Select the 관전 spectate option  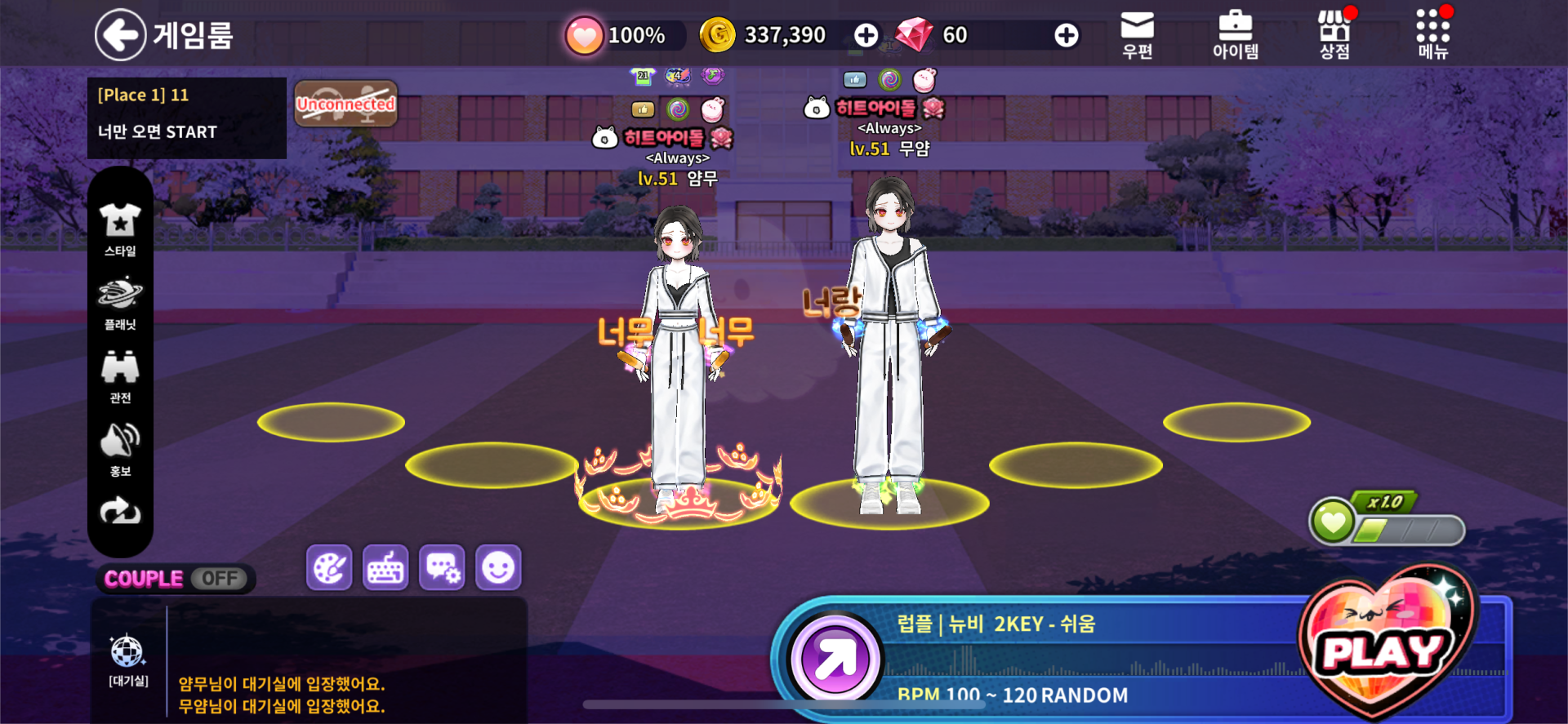[x=120, y=376]
